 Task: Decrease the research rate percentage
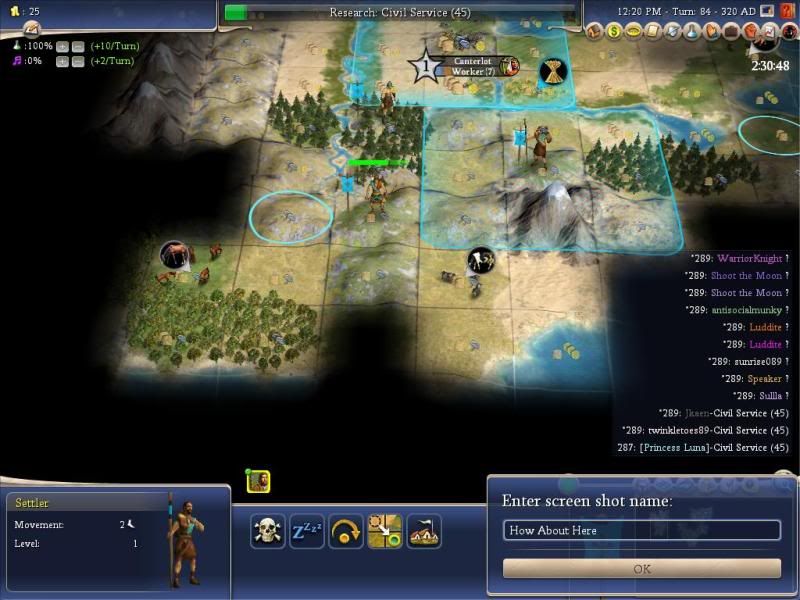click(77, 46)
